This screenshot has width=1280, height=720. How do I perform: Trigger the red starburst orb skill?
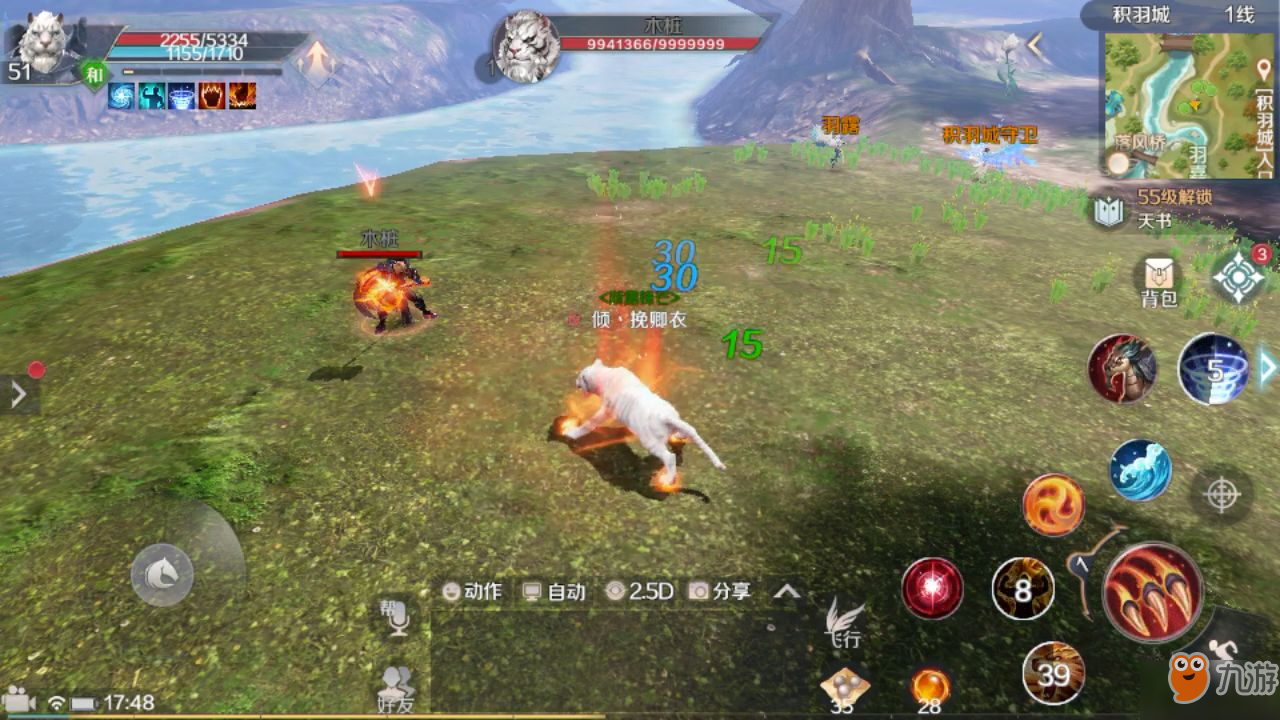[932, 588]
